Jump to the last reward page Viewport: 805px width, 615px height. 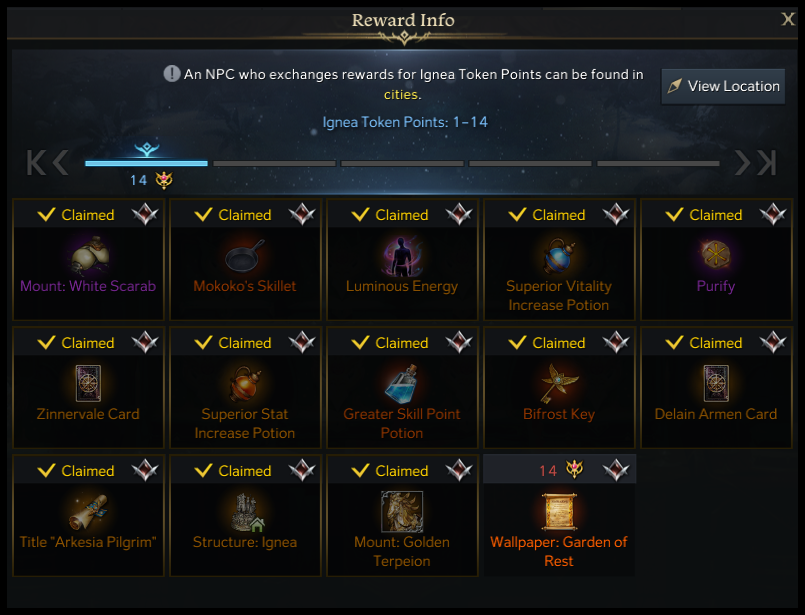point(767,163)
